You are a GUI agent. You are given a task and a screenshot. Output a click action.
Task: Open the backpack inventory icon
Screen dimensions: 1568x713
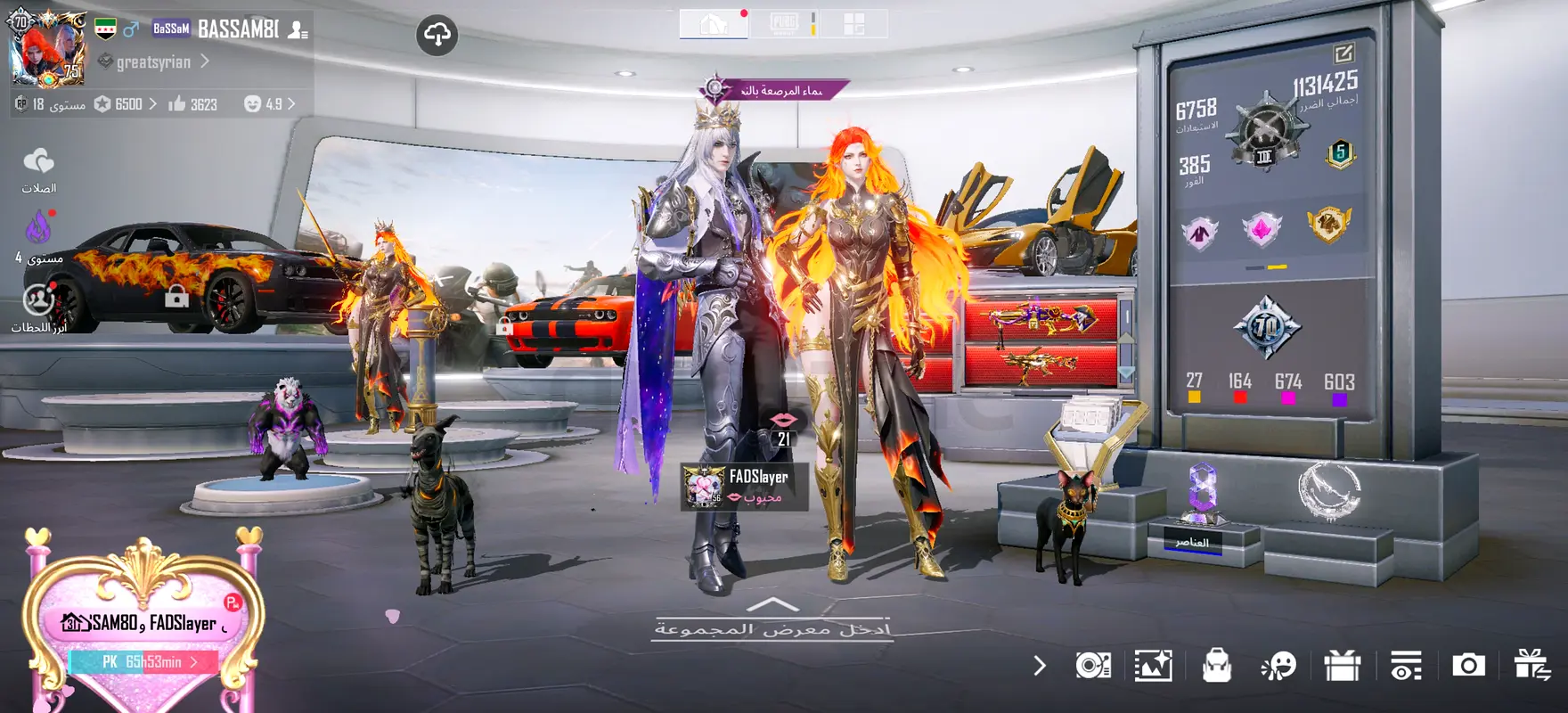click(x=1216, y=666)
